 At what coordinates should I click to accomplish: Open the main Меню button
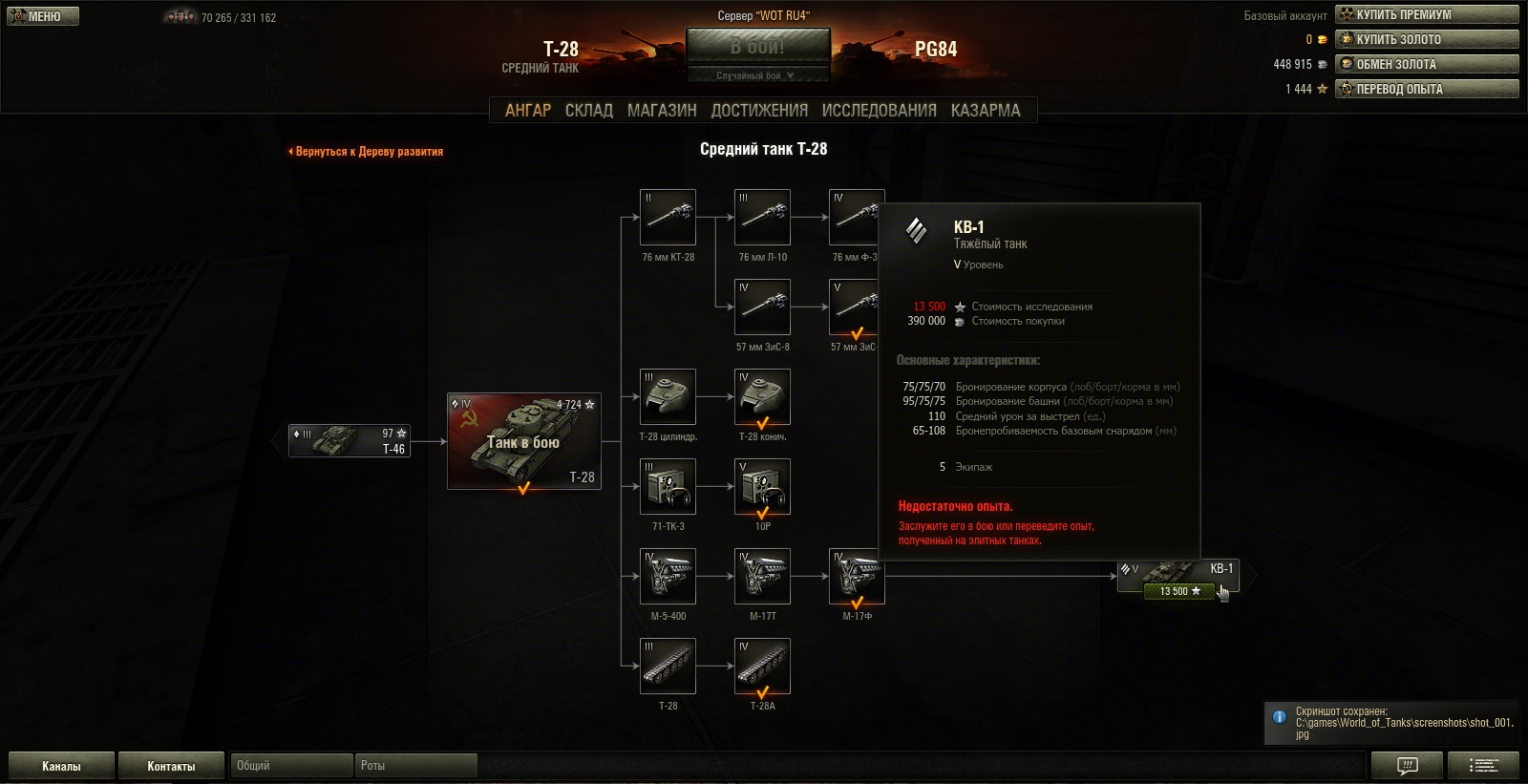[x=43, y=16]
